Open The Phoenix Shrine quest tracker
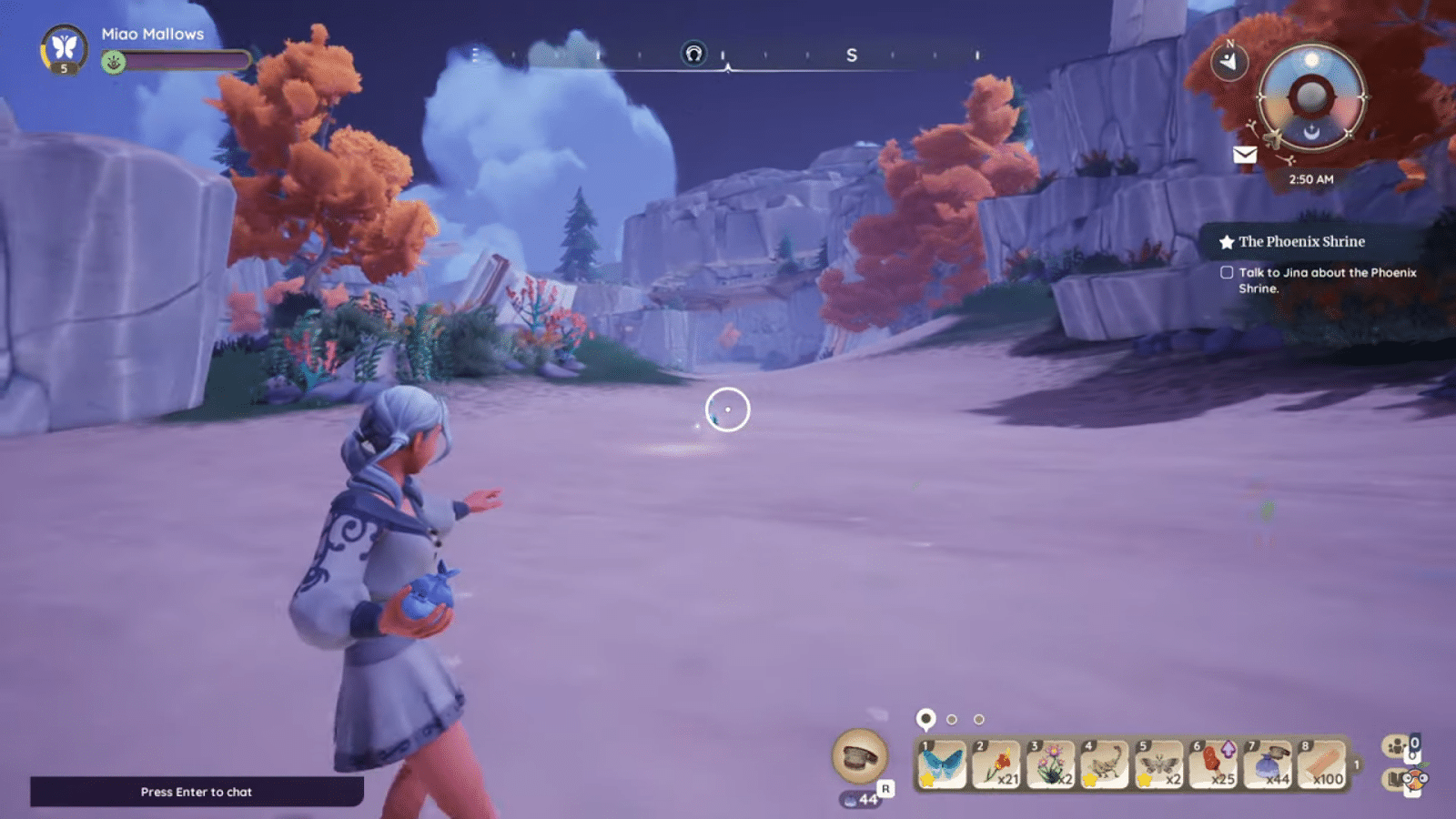Viewport: 1456px width, 819px height. (x=1301, y=242)
